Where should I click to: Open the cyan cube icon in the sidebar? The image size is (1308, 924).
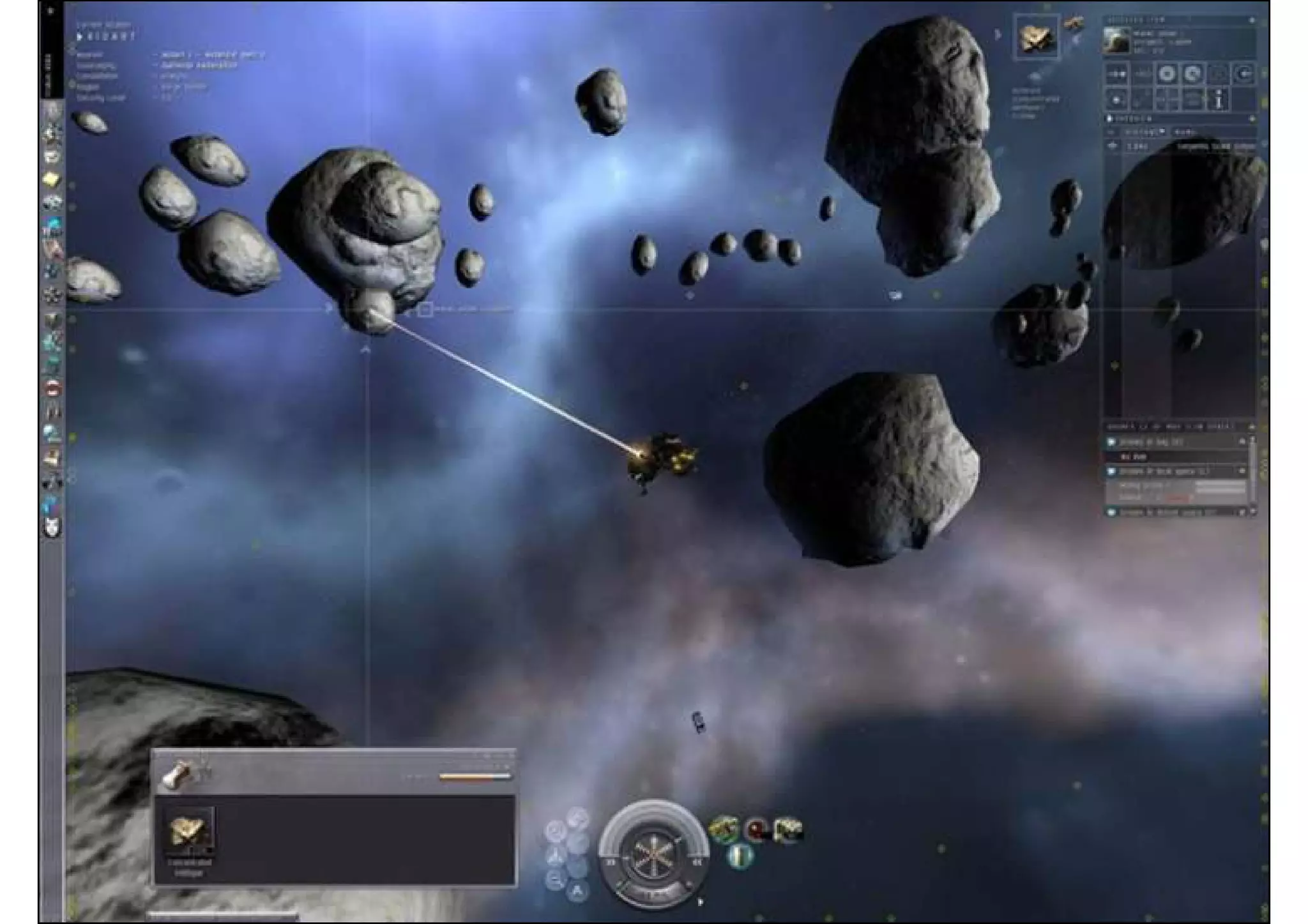click(x=52, y=226)
